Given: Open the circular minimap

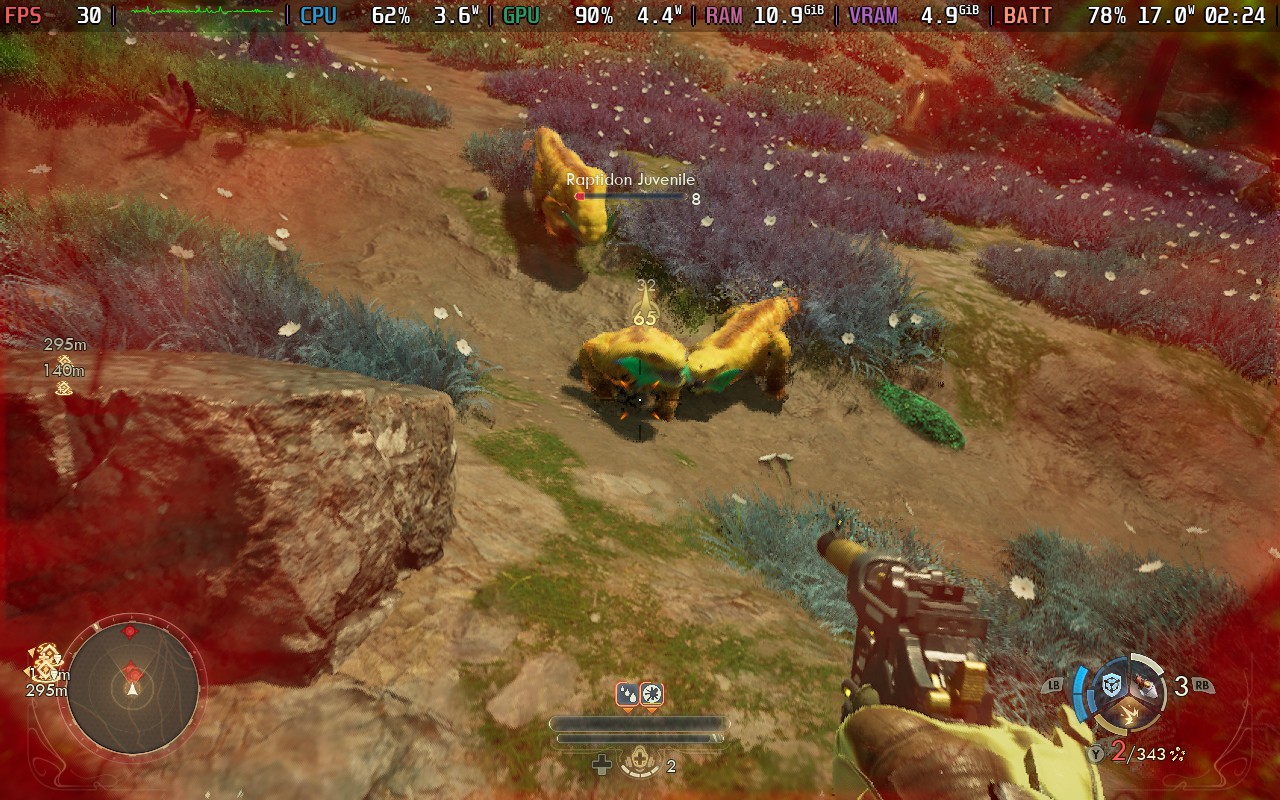Looking at the screenshot, I should (x=132, y=687).
